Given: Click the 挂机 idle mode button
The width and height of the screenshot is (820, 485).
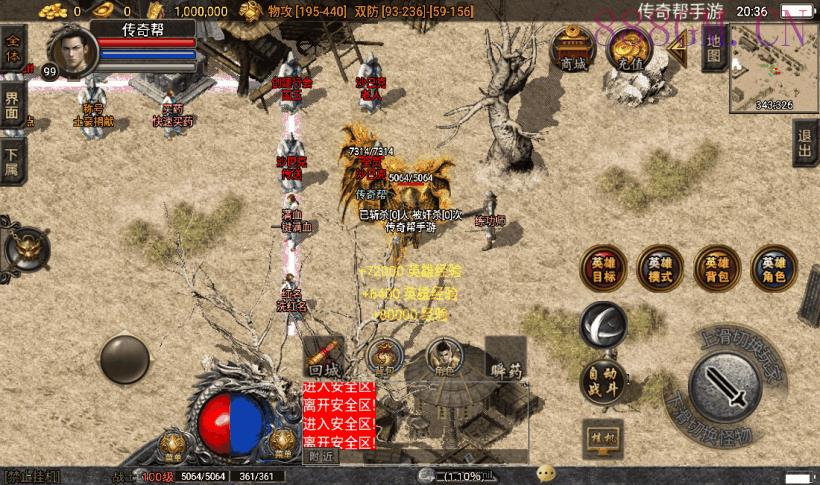Looking at the screenshot, I should tap(603, 437).
